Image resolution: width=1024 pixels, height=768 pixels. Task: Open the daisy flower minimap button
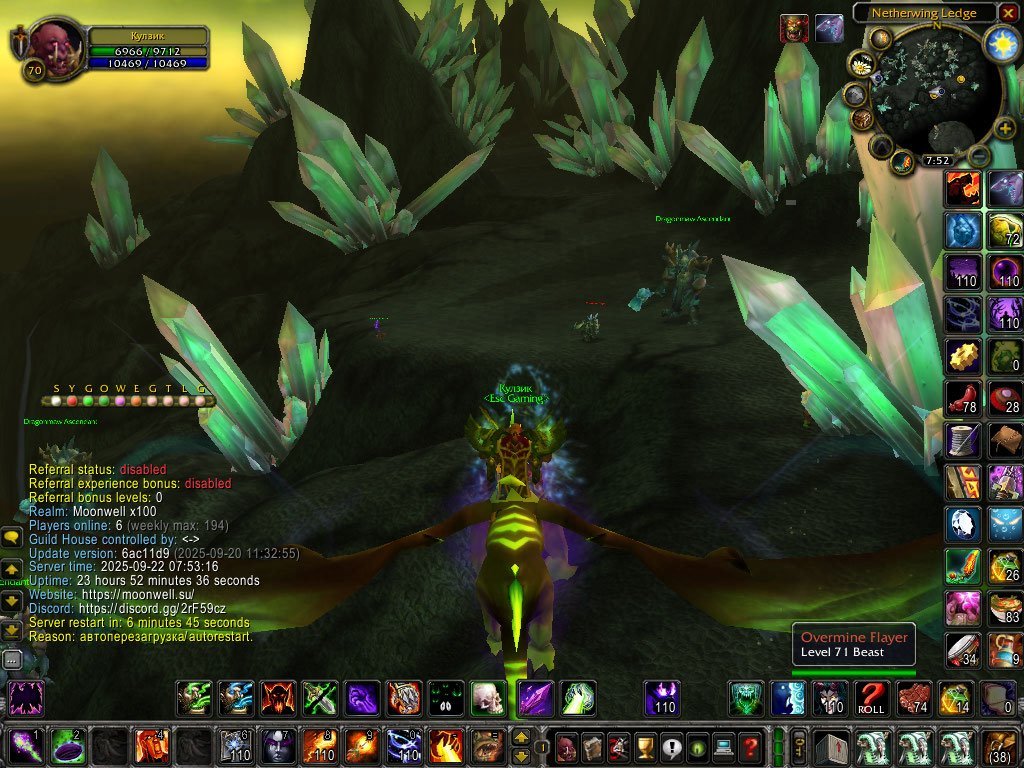click(861, 64)
